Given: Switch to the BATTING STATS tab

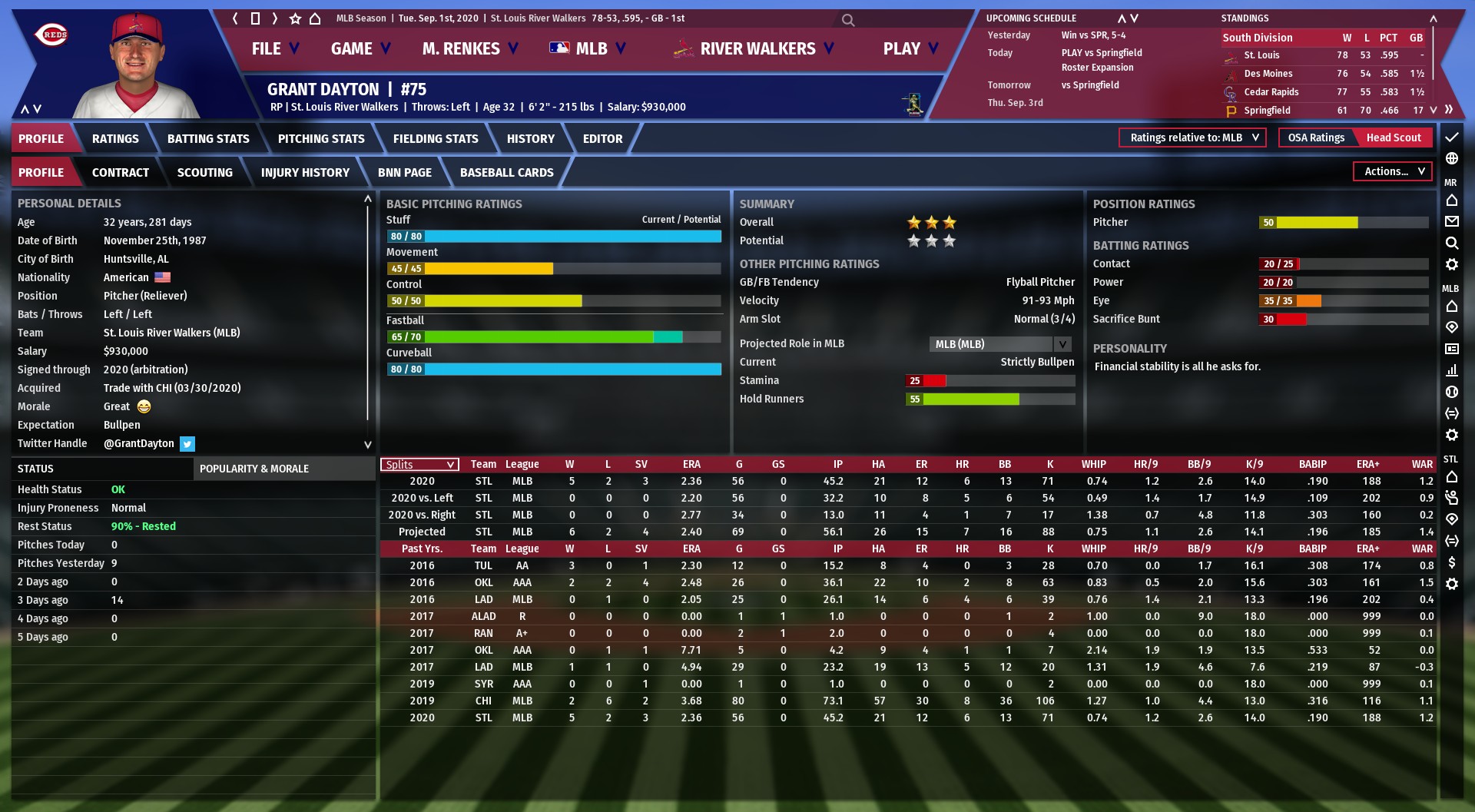Looking at the screenshot, I should pos(208,139).
